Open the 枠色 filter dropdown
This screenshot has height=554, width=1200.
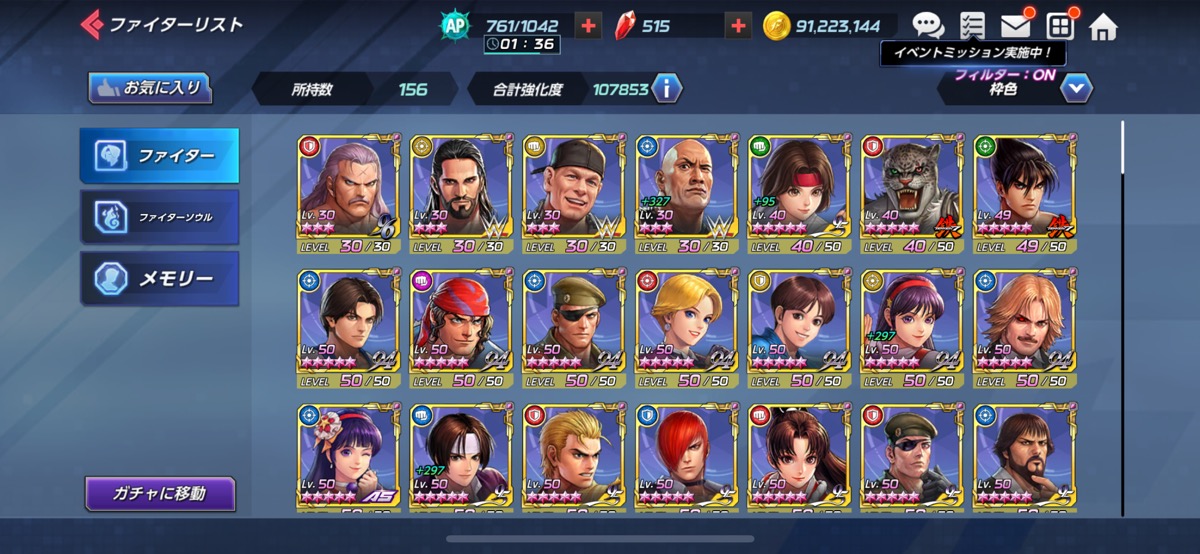point(1076,89)
